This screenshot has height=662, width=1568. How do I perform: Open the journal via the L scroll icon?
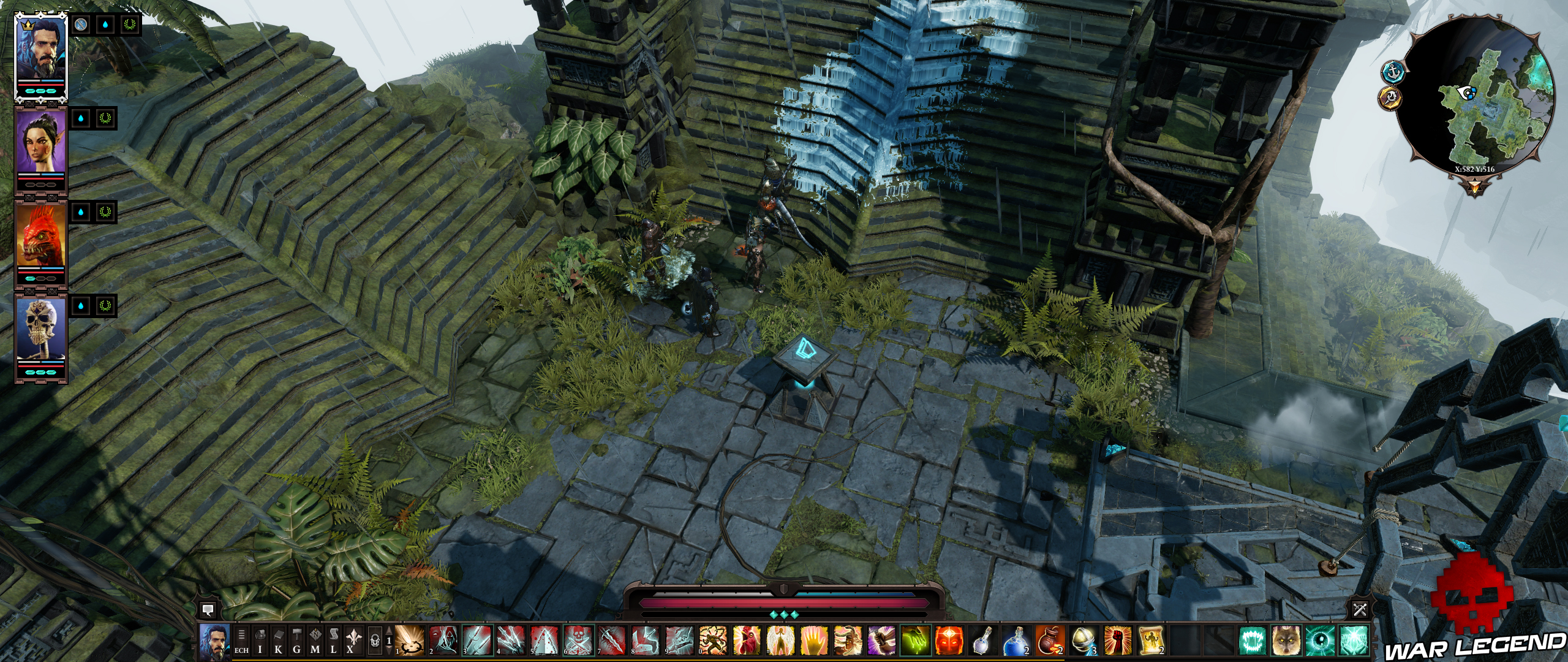click(333, 644)
